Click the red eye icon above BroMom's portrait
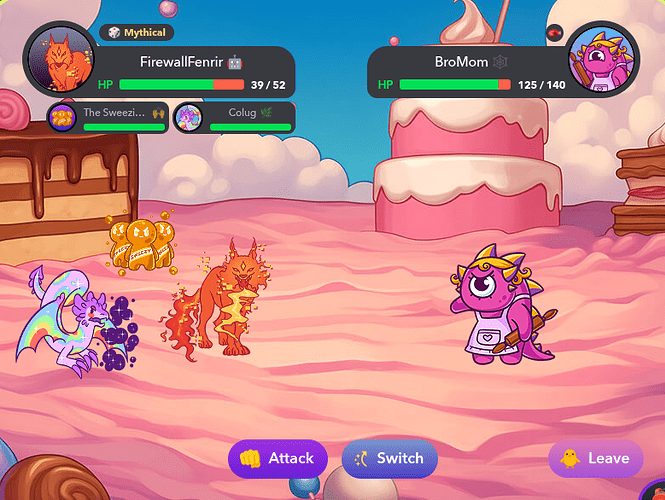The height and width of the screenshot is (500, 665). click(555, 32)
